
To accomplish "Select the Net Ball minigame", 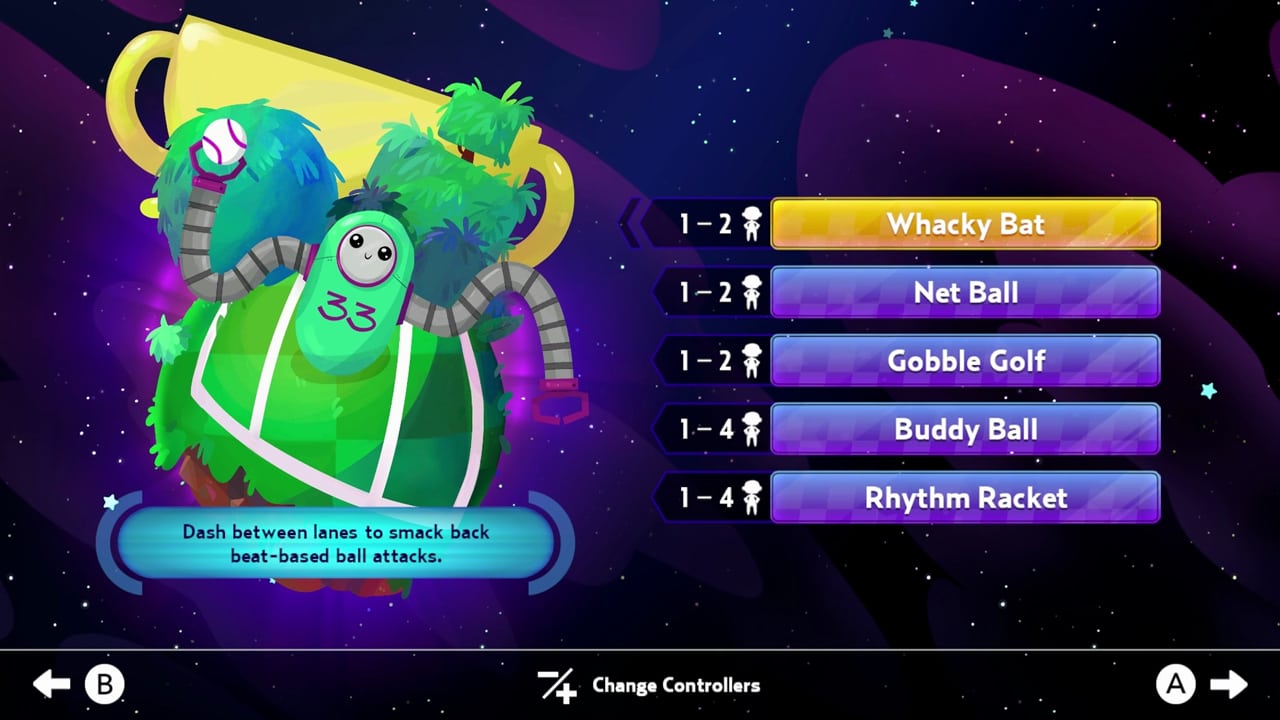I will pos(965,292).
